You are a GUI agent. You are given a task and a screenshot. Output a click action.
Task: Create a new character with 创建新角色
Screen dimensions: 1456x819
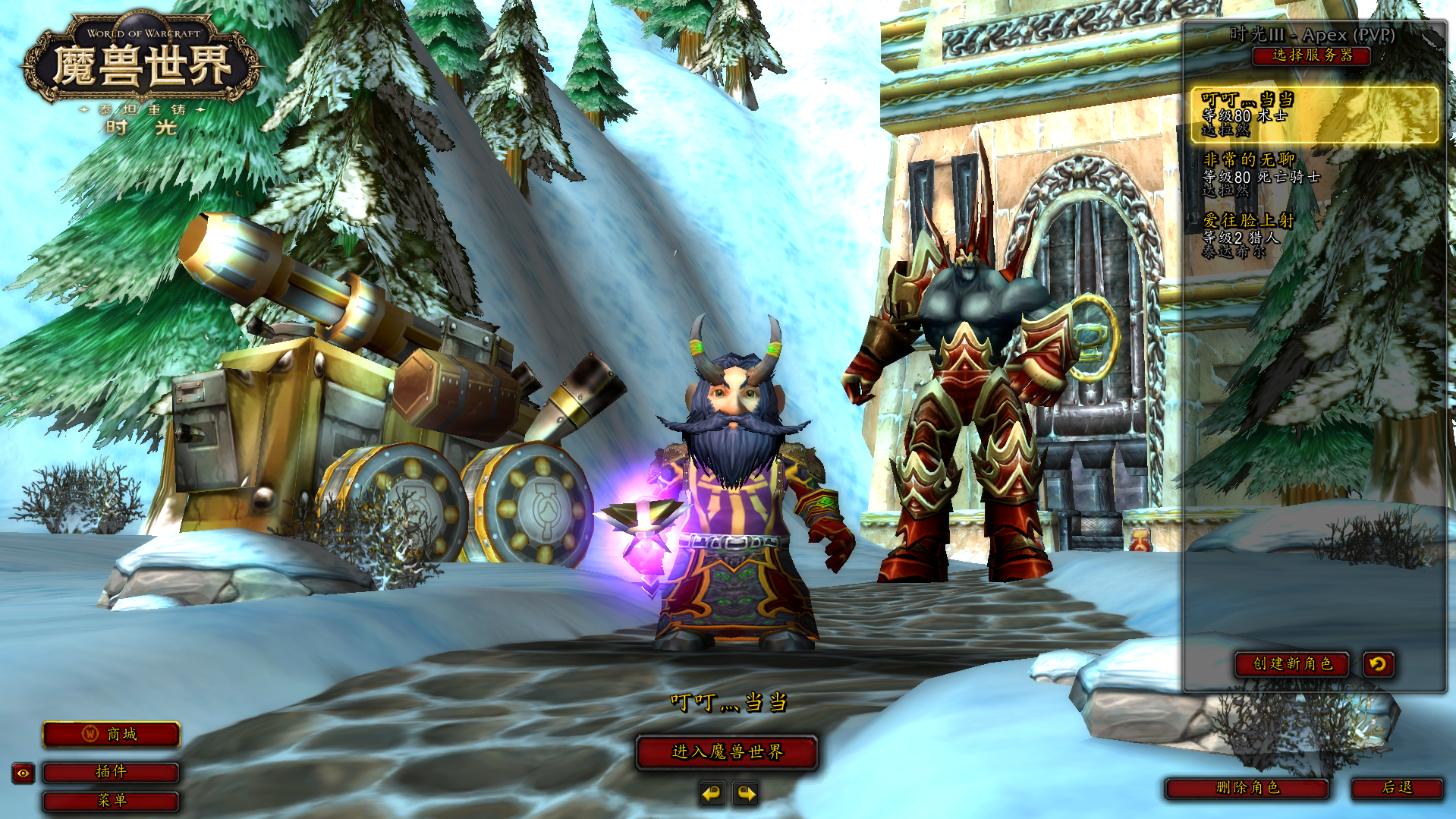tap(1291, 664)
